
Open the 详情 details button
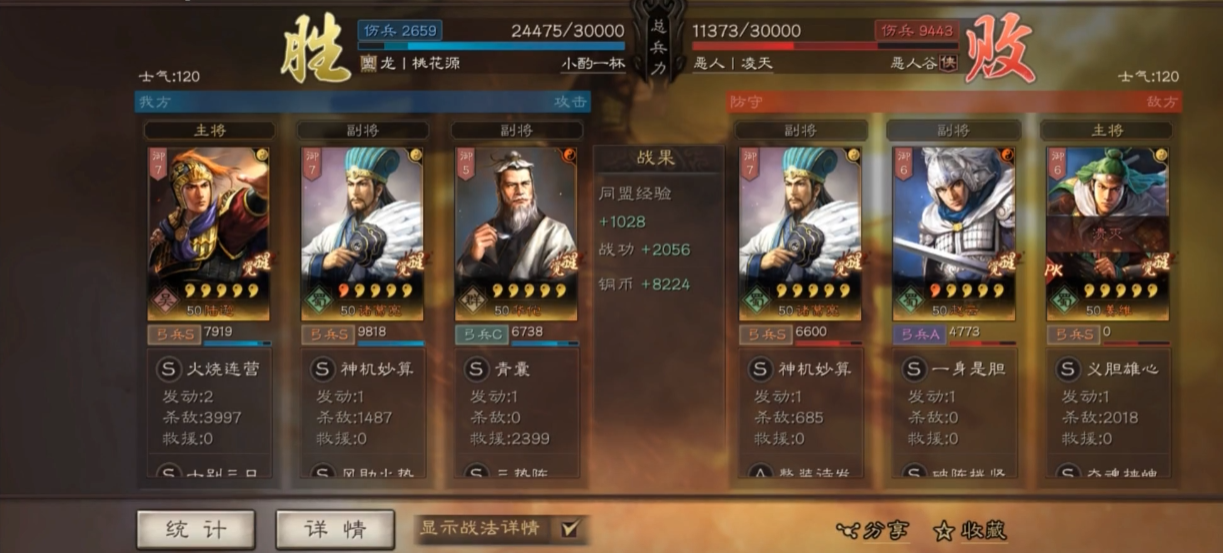pyautogui.click(x=335, y=529)
